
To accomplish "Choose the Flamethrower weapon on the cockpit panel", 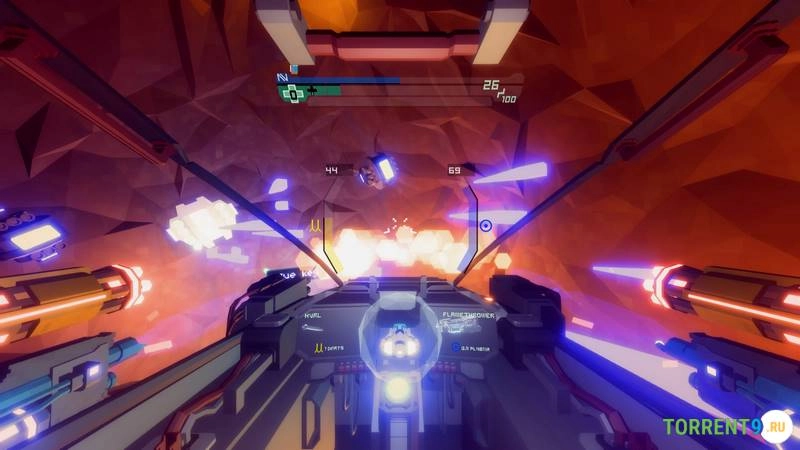I will click(467, 314).
